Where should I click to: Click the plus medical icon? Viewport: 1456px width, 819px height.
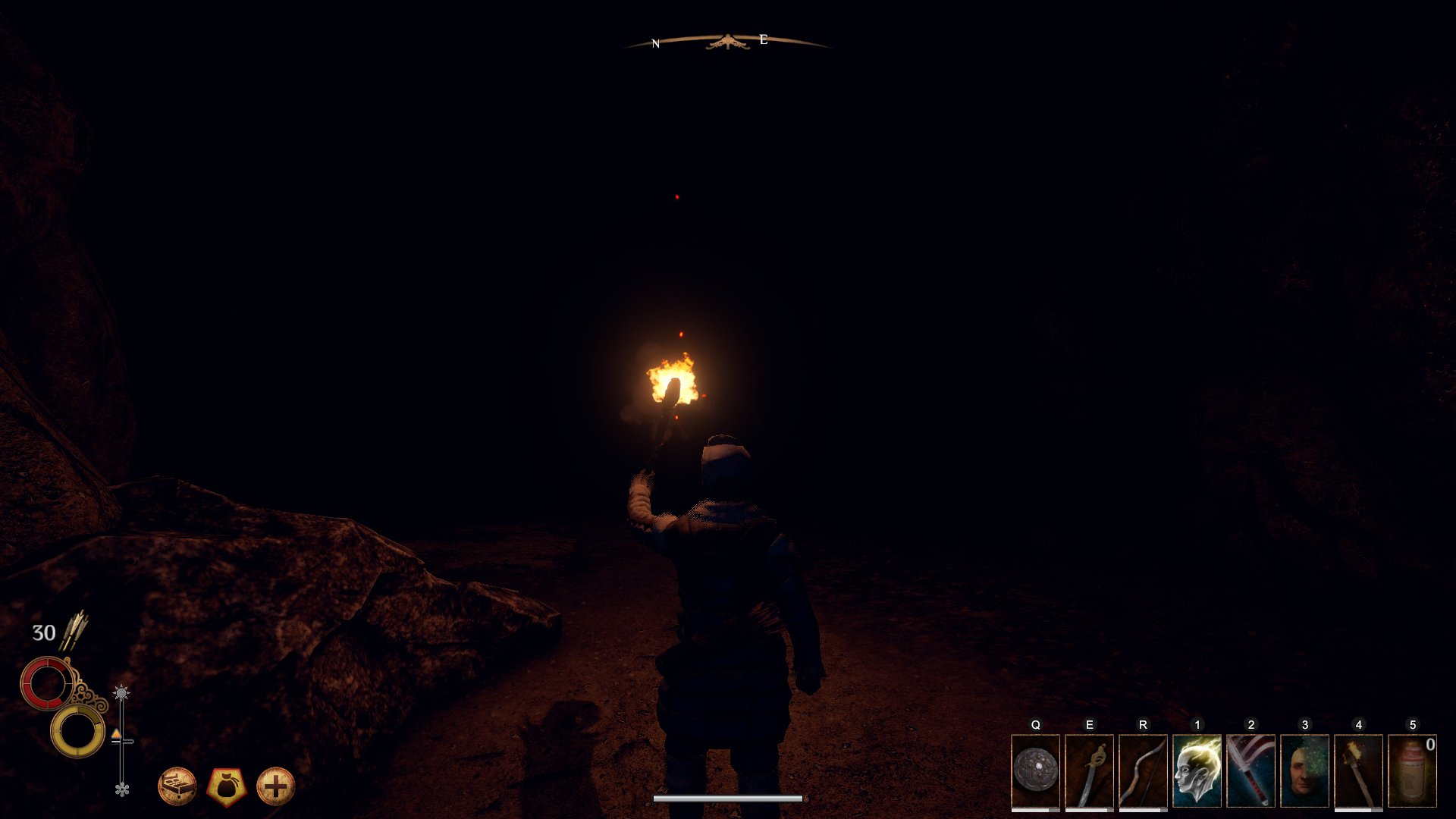(276, 786)
